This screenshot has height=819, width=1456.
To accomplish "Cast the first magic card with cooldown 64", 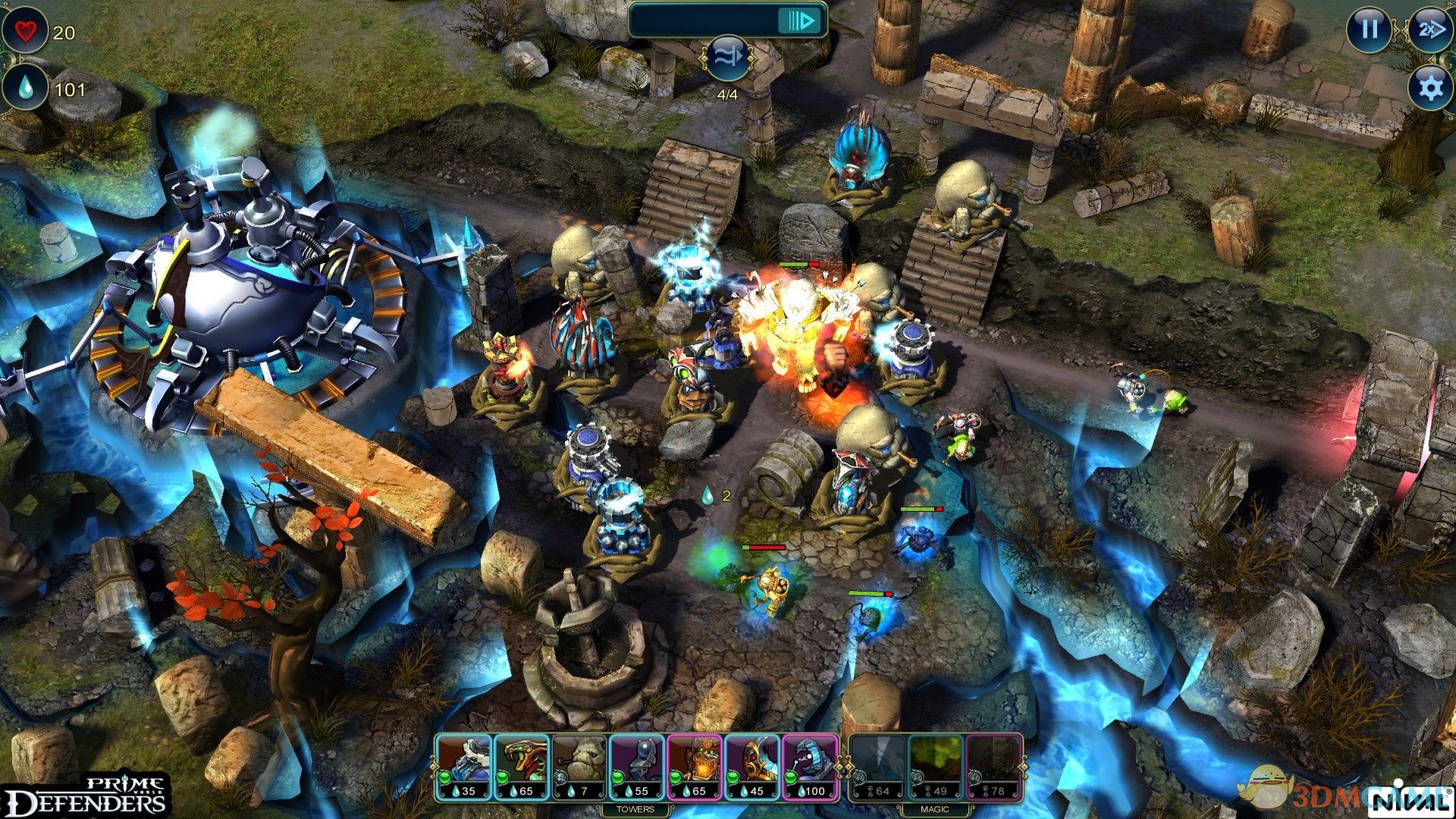I will [878, 767].
